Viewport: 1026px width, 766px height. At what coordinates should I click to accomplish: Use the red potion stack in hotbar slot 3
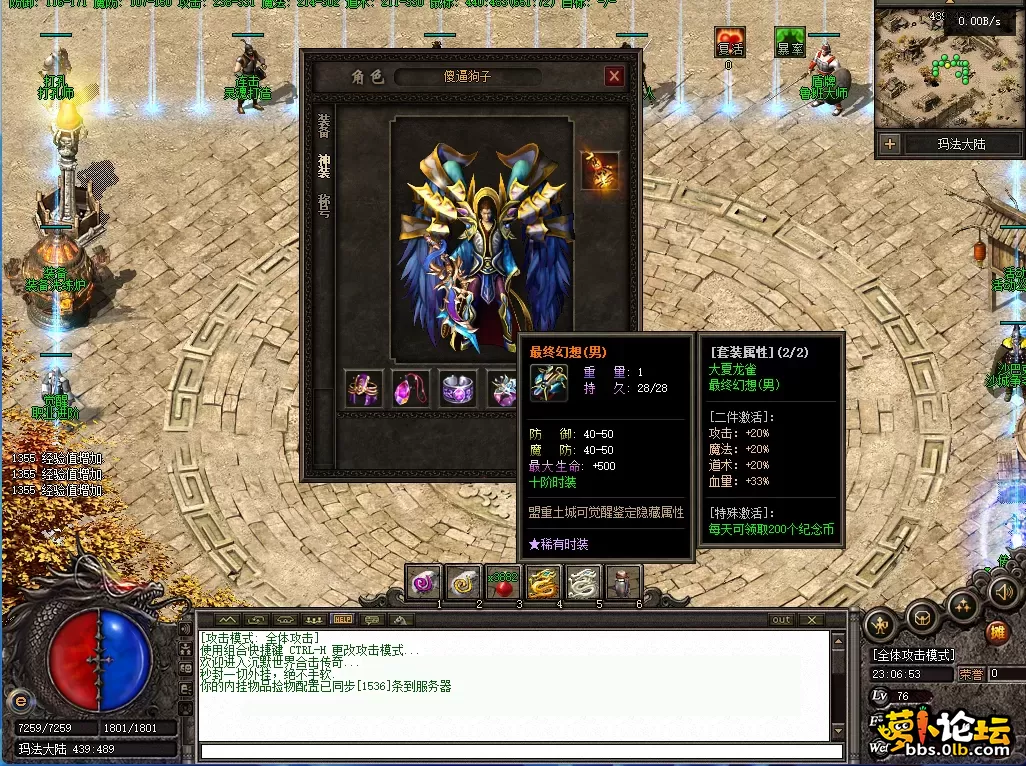pyautogui.click(x=503, y=582)
